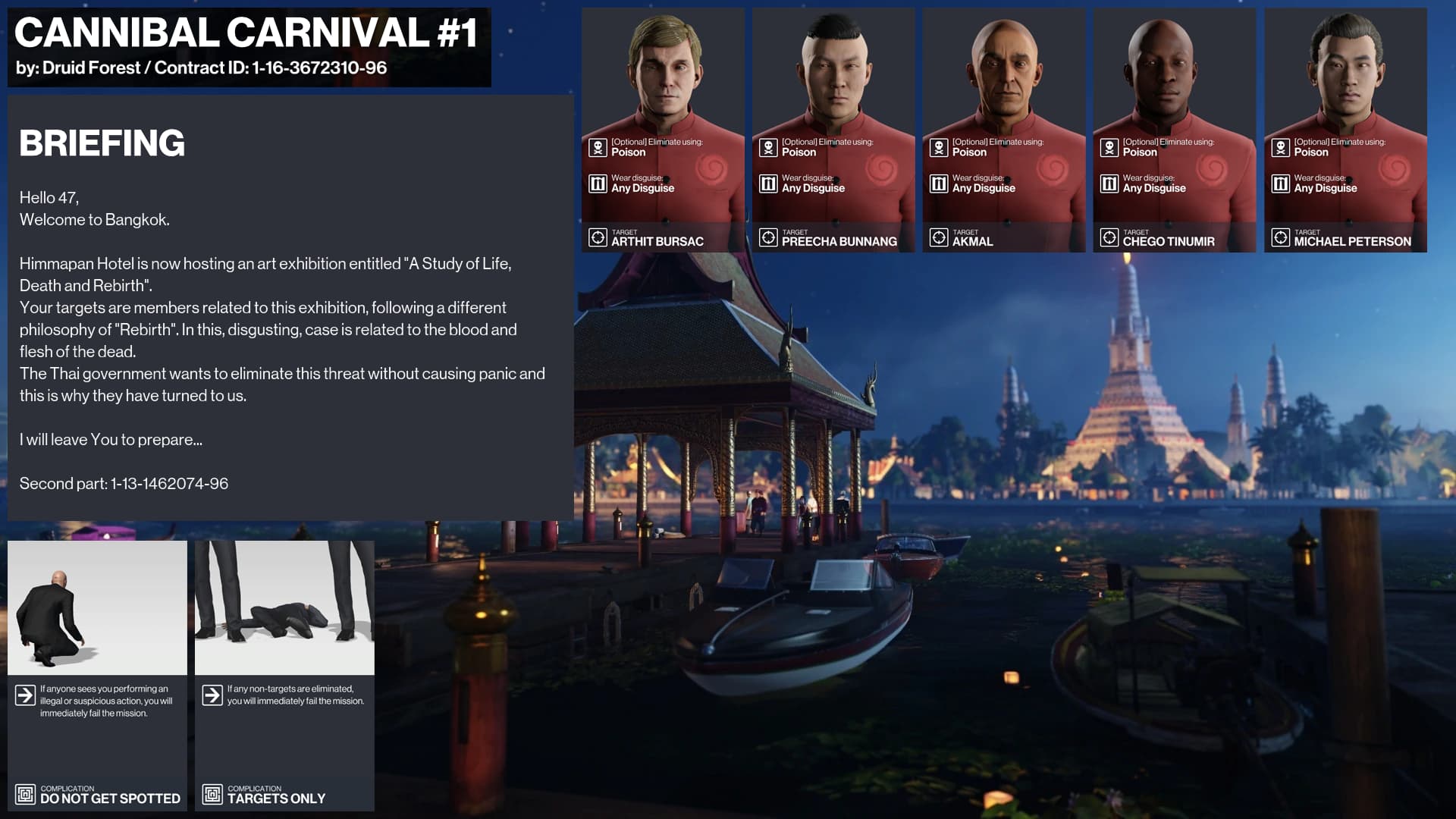Image resolution: width=1456 pixels, height=819 pixels.
Task: Click the Cannibal Carnival #1 contract title
Action: (246, 33)
